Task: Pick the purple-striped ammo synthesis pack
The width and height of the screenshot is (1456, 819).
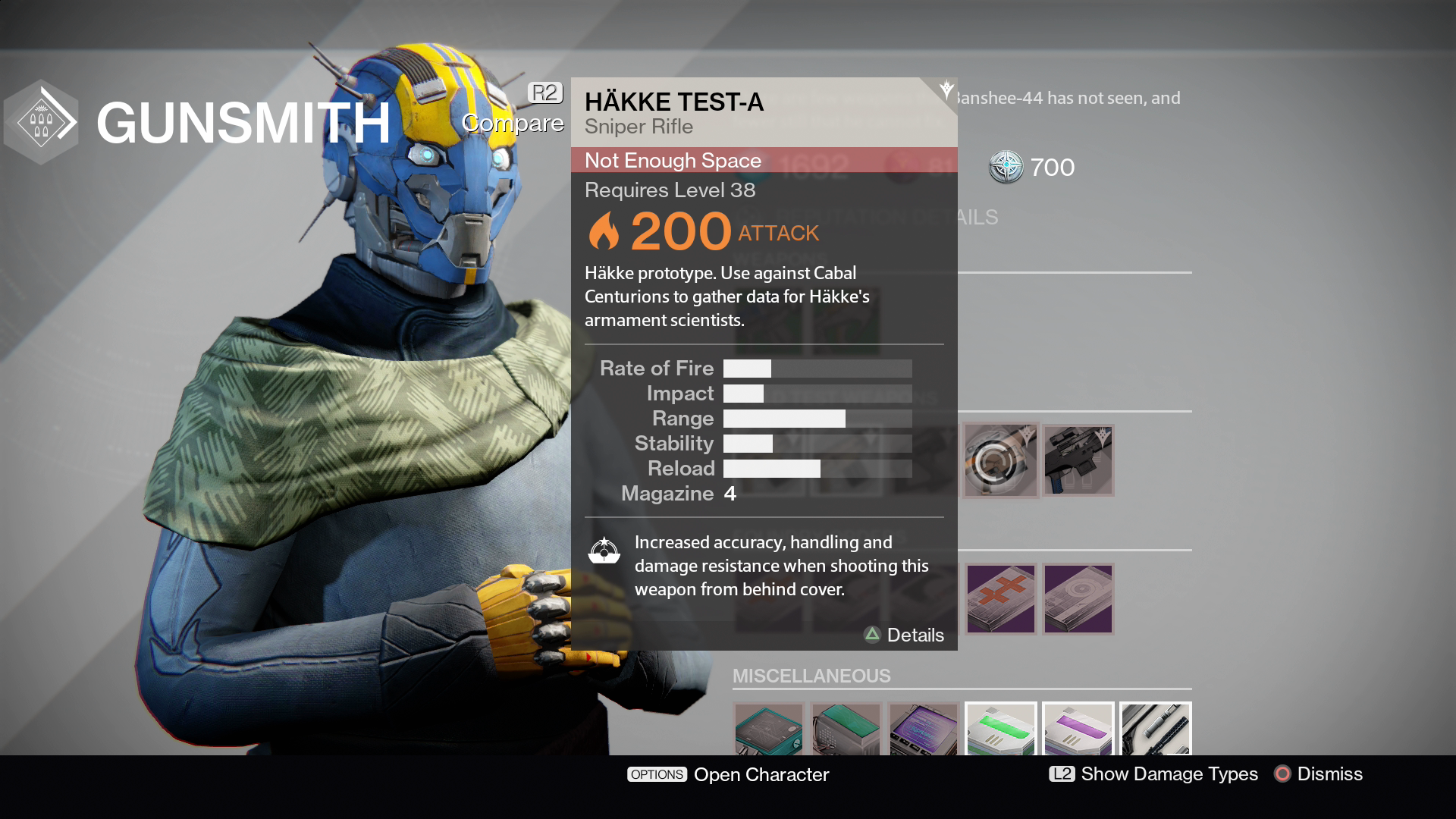Action: tap(1078, 730)
